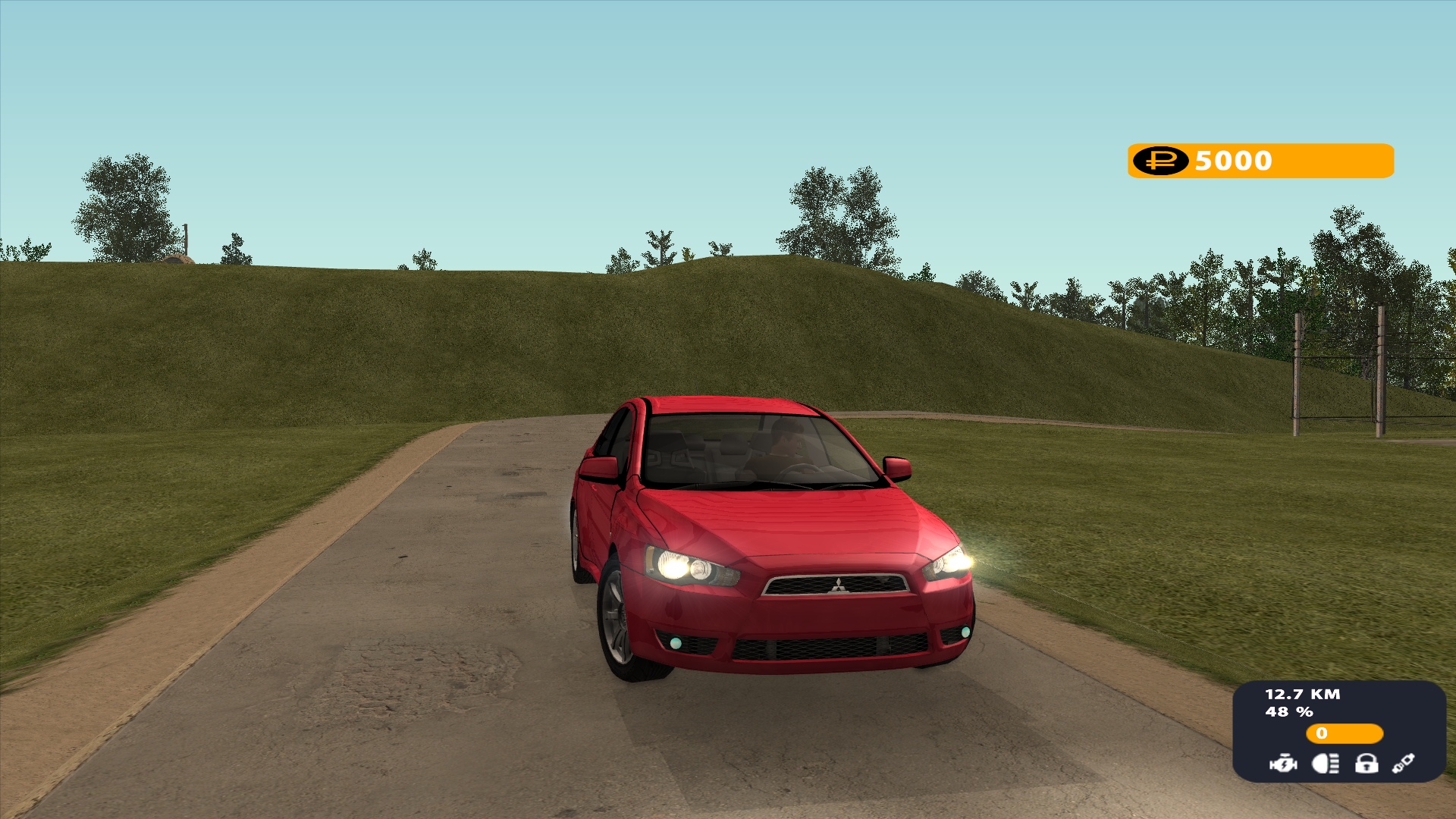
Task: Click the headlights icon in the vehicle panel
Action: pos(1325,763)
